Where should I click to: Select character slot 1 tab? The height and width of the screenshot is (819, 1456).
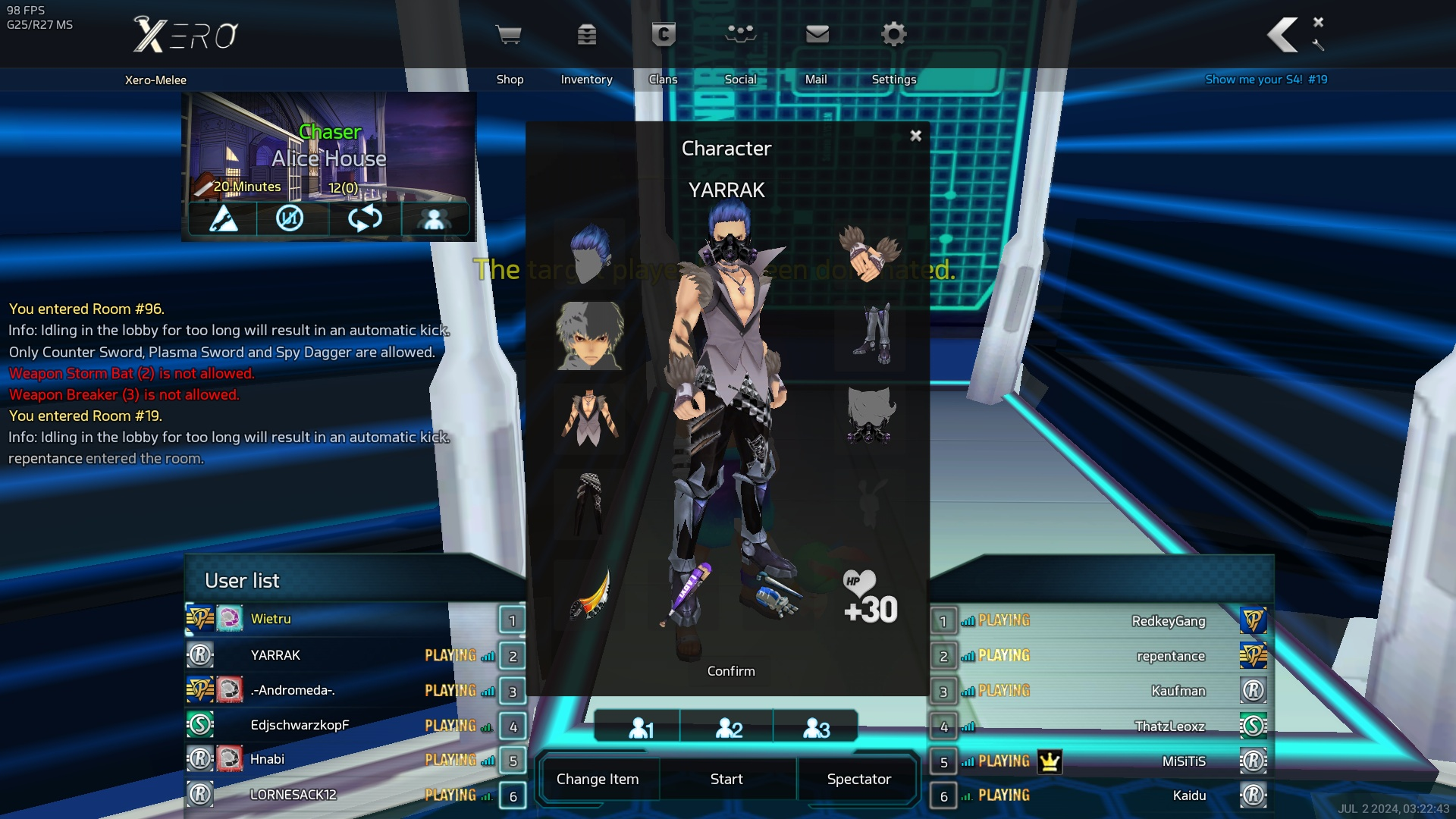tap(639, 728)
